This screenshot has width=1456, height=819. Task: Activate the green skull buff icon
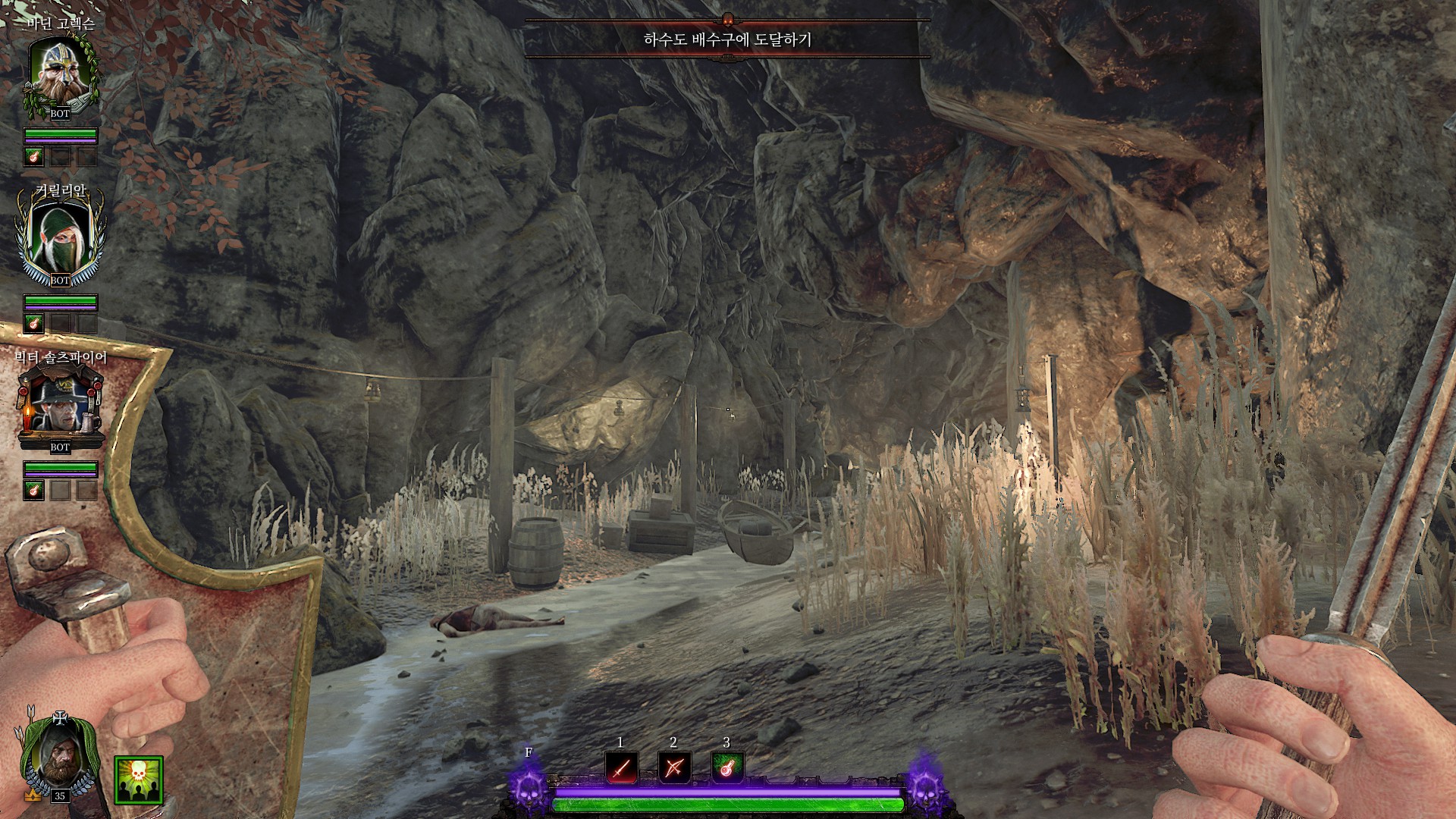click(x=139, y=780)
